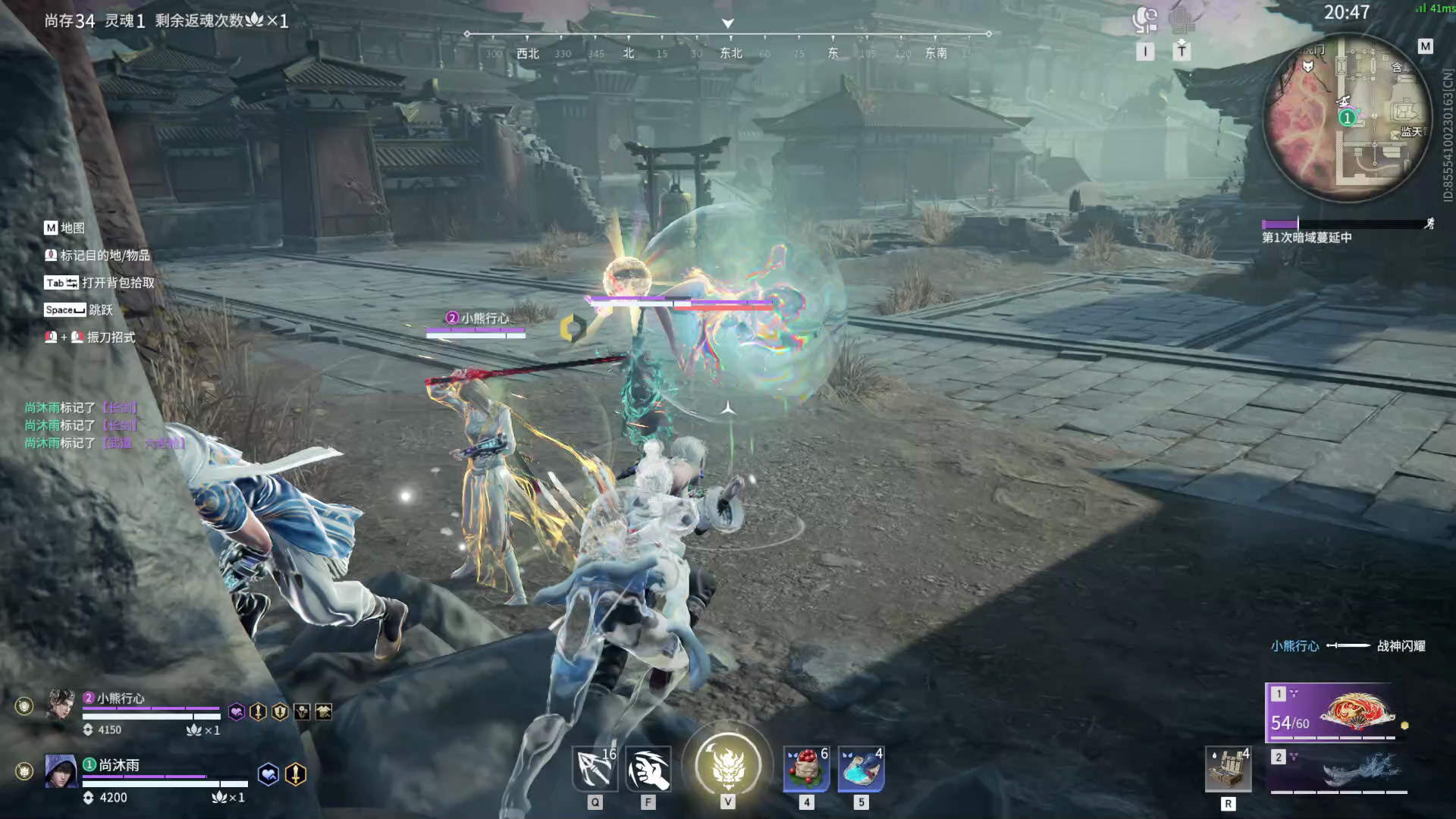The height and width of the screenshot is (819, 1456).
Task: Open the circular minimap
Action: pyautogui.click(x=1348, y=118)
